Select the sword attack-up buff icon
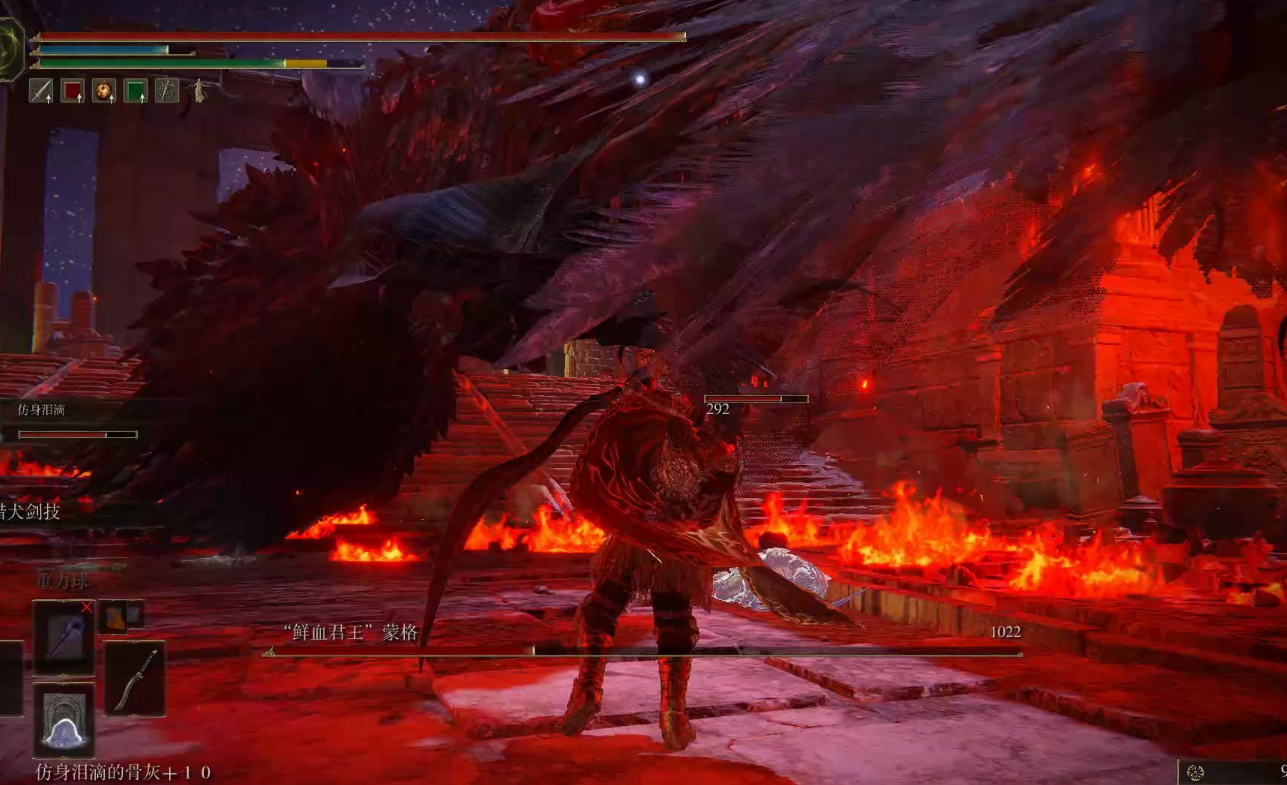 coord(41,91)
